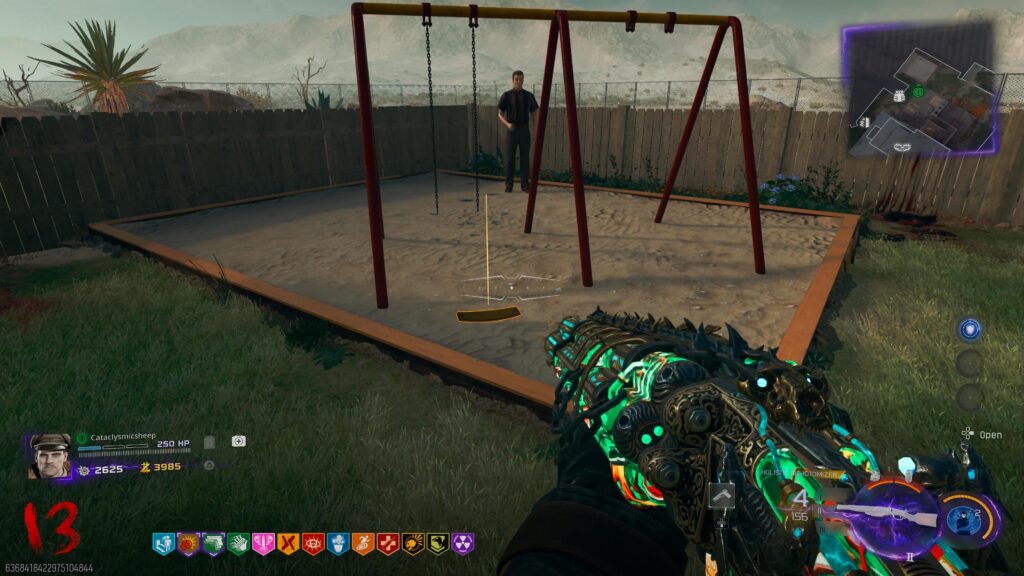Select the yellow-black flaming skull perk icon
Image resolution: width=1024 pixels, height=576 pixels.
tap(413, 543)
